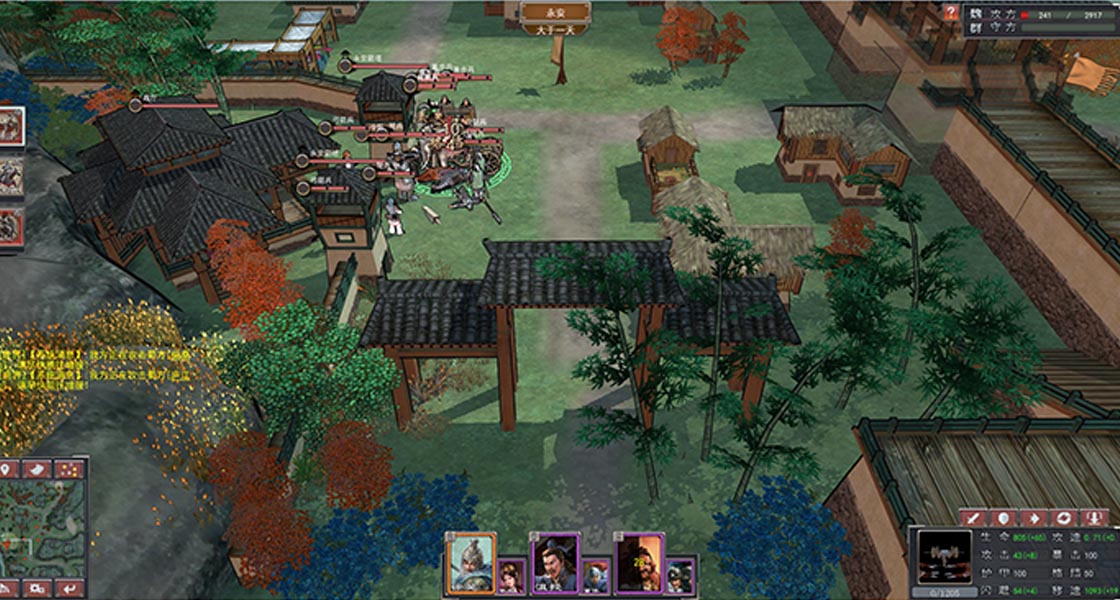Viewport: 1120px width, 600px height.
Task: Open the scroll map button above minimap
Action: point(38,469)
